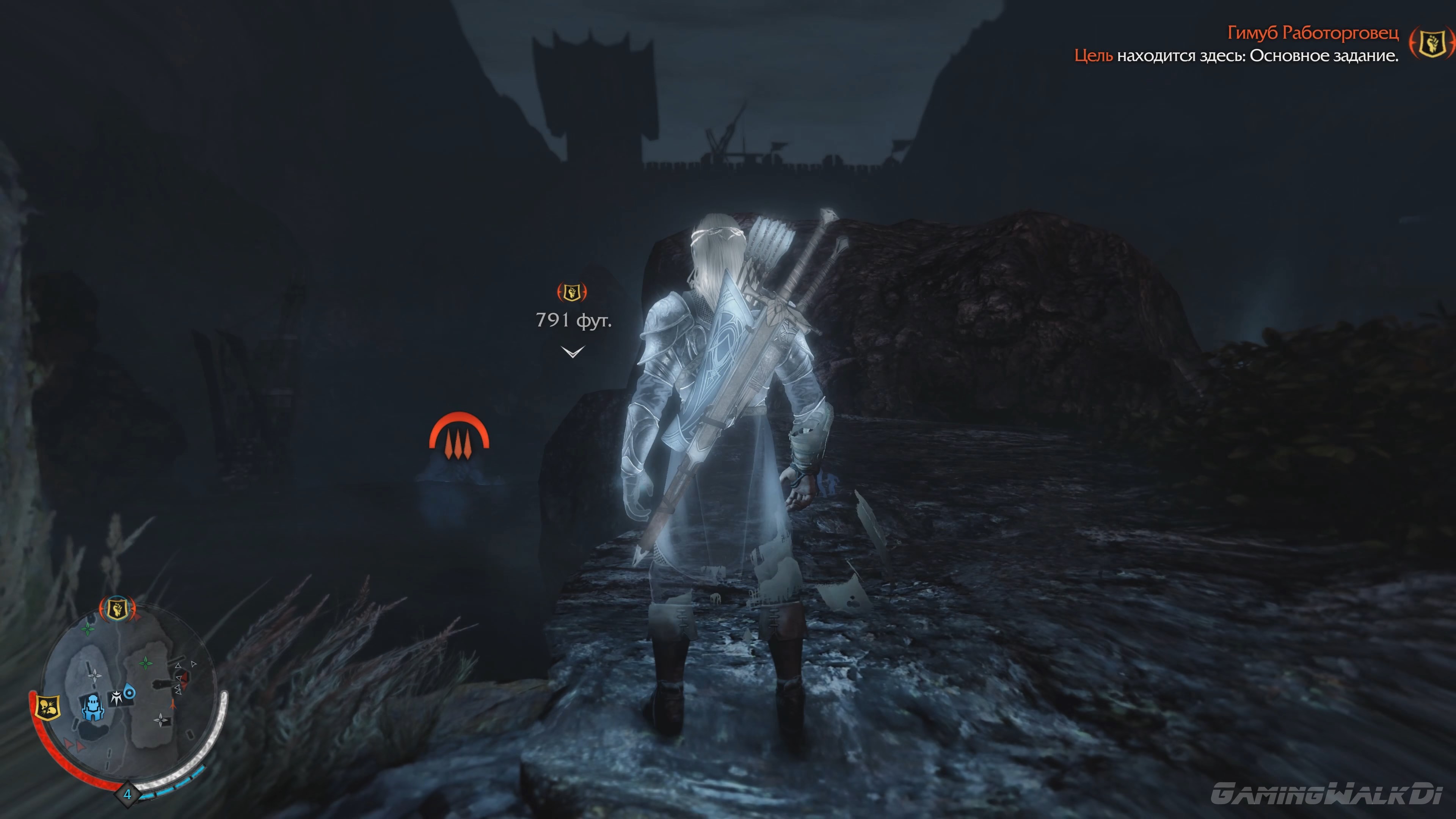This screenshot has height=819, width=1456.
Task: Click the level 4 rank diamond below the minimap
Action: (x=128, y=794)
